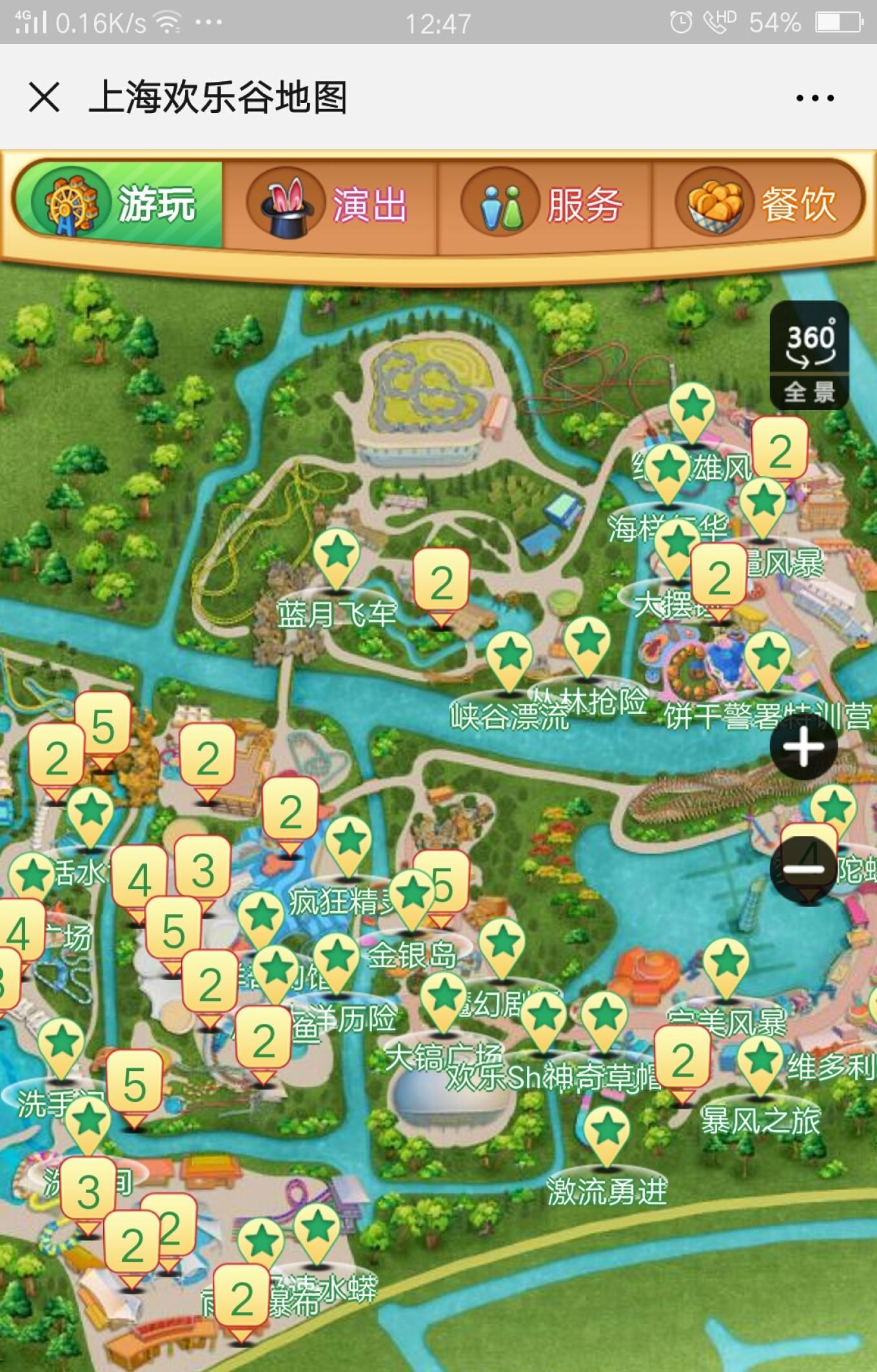
Task: Zoom in with the plus button
Action: (x=803, y=748)
